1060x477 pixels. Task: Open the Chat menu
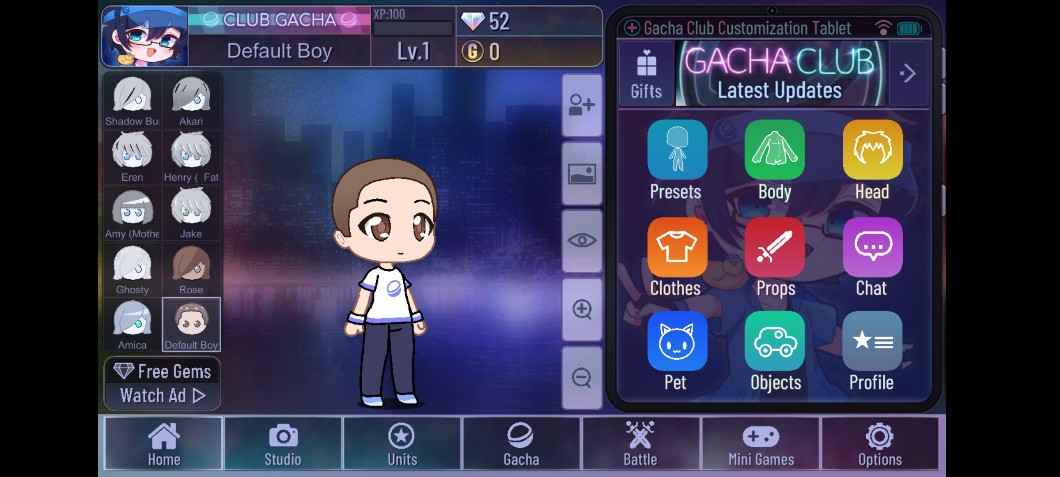click(871, 256)
